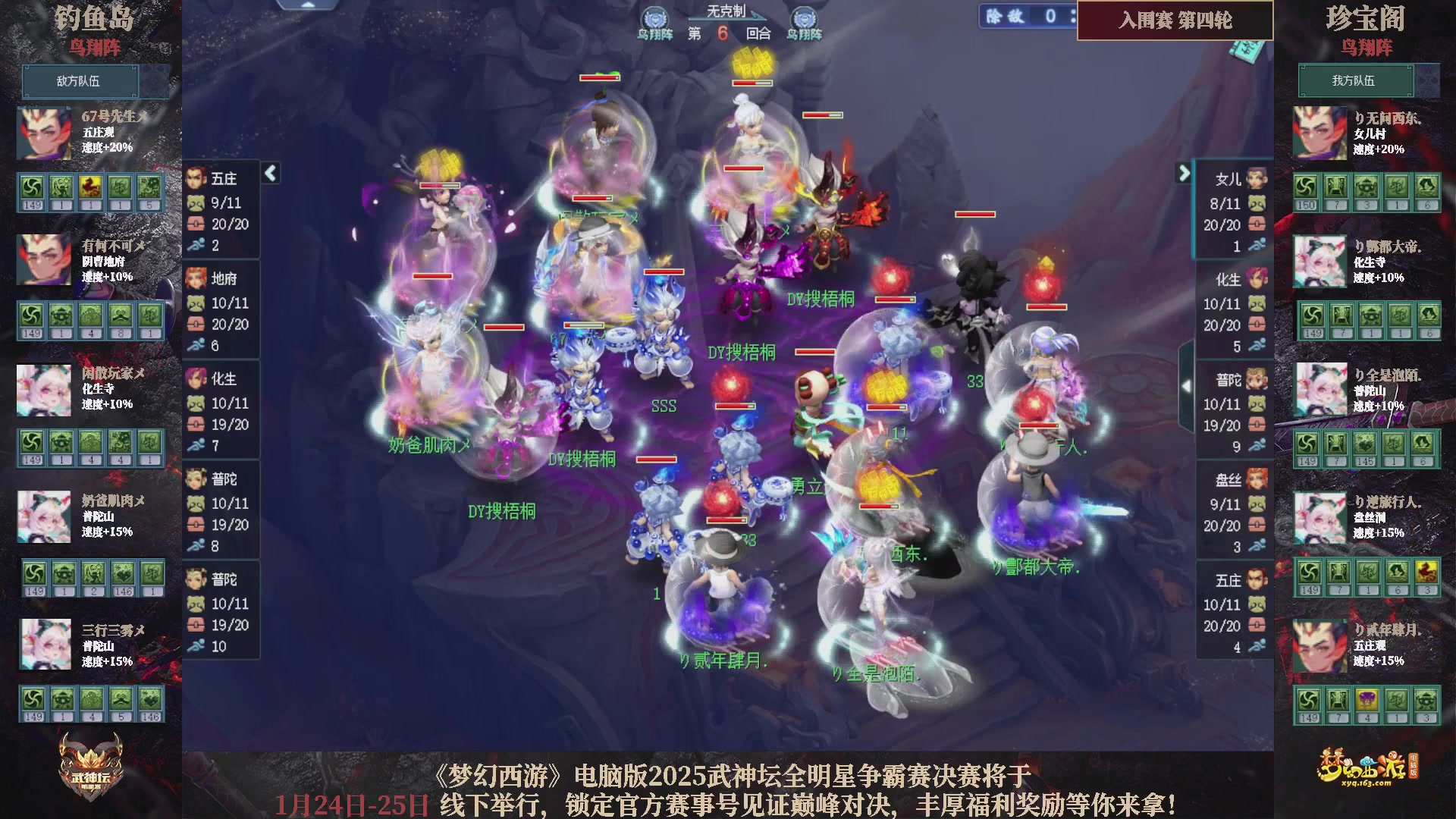
Task: Click the chevron beside the 普陀 status list
Action: (1187, 384)
